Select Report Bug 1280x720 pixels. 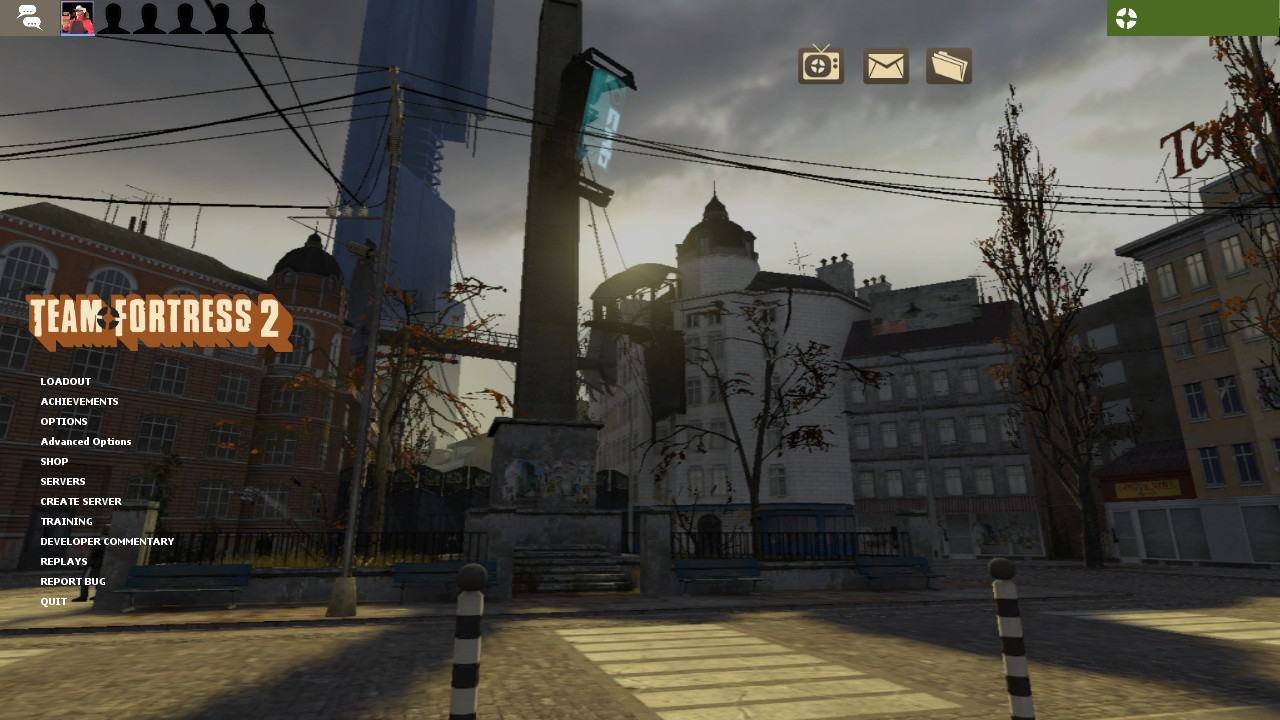pos(72,581)
